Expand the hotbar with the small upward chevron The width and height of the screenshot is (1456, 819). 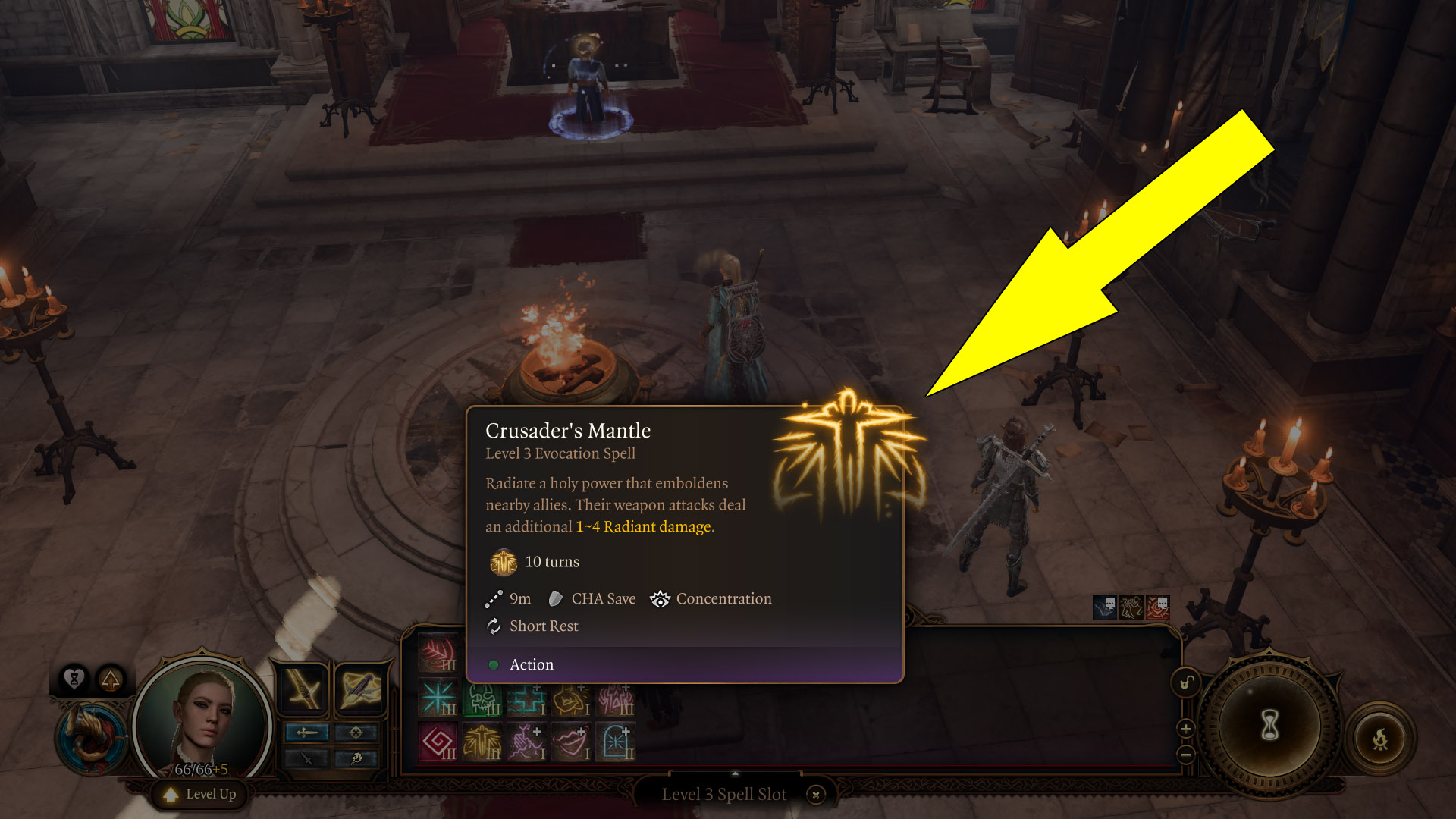tap(734, 772)
